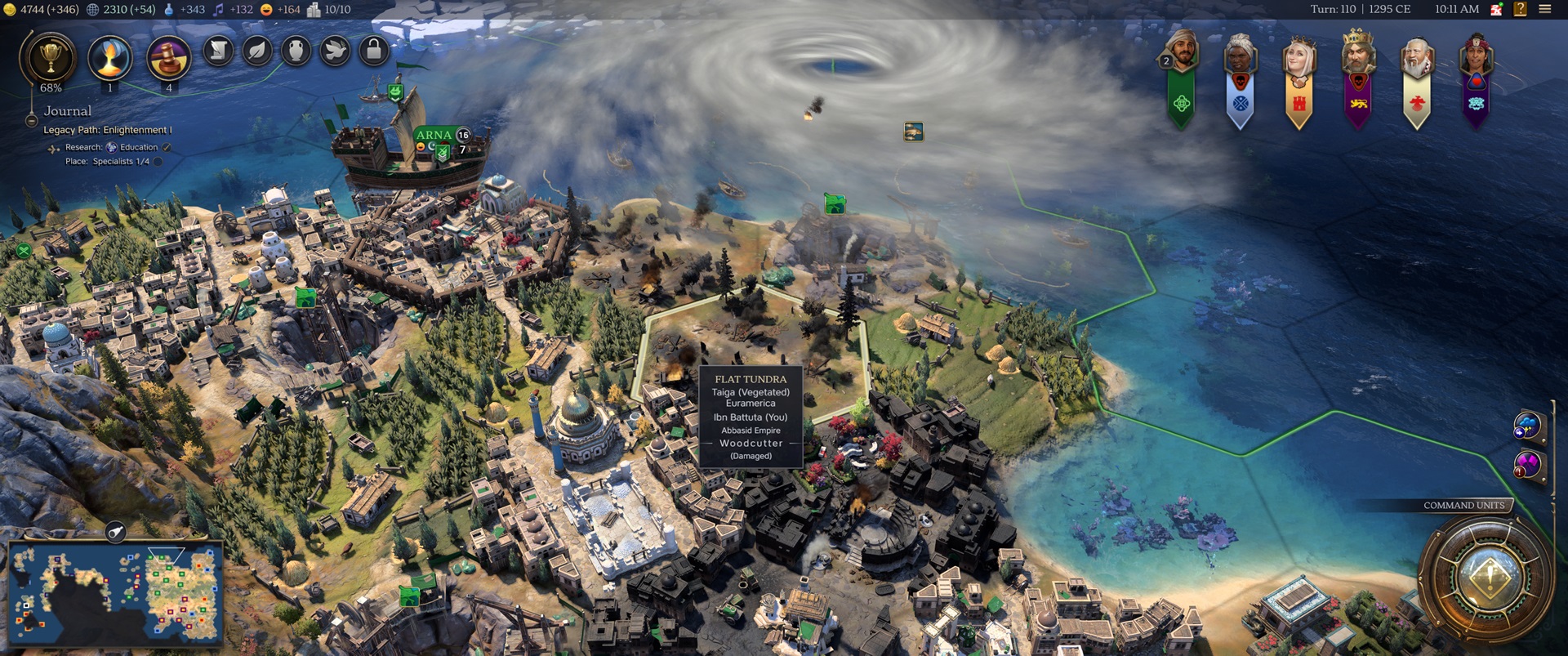Select the padlock icon in the icon row
The height and width of the screenshot is (656, 1568).
click(374, 51)
